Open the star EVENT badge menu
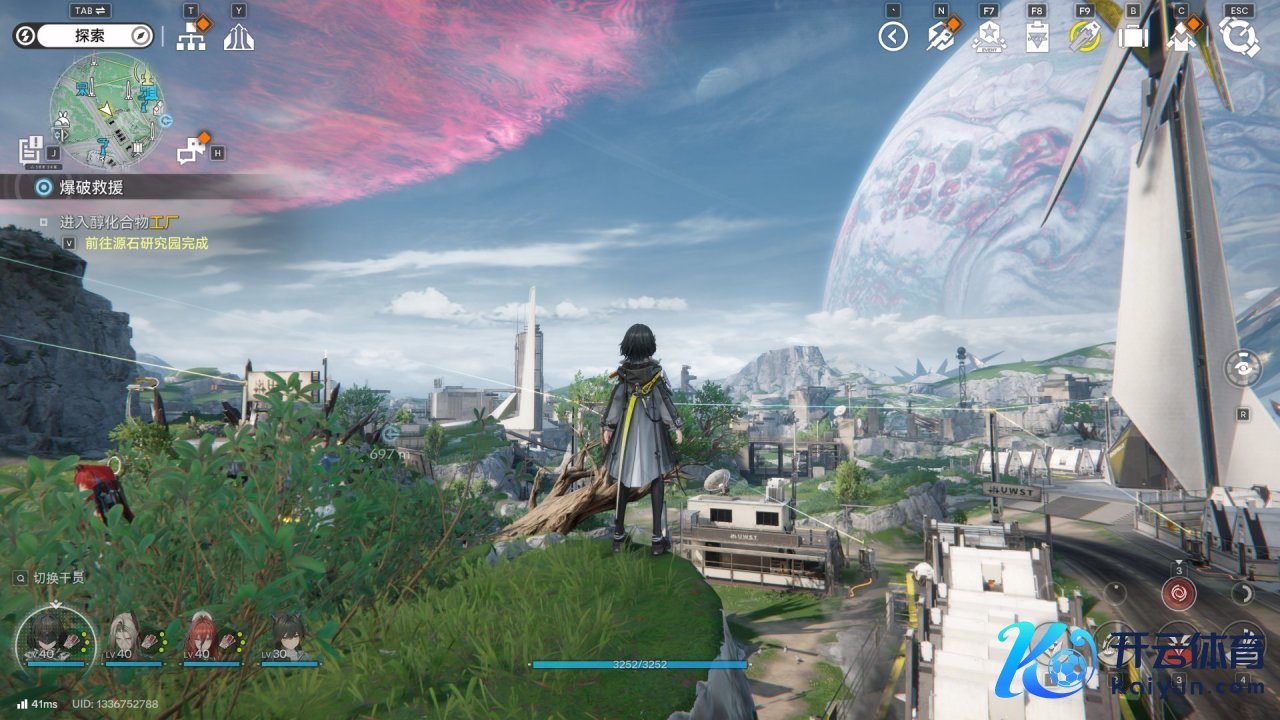 point(988,38)
